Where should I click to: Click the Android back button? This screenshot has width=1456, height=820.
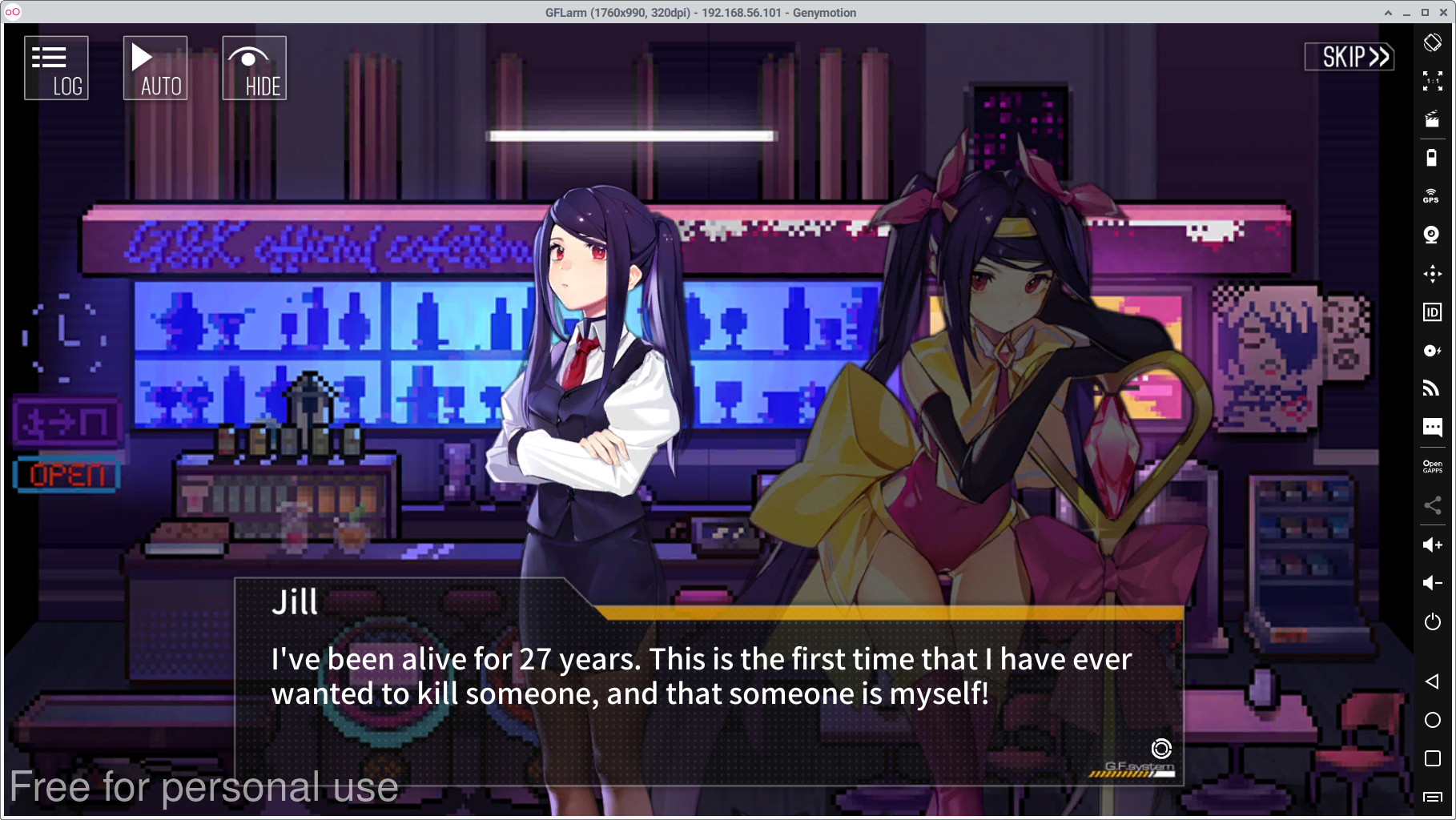point(1432,681)
